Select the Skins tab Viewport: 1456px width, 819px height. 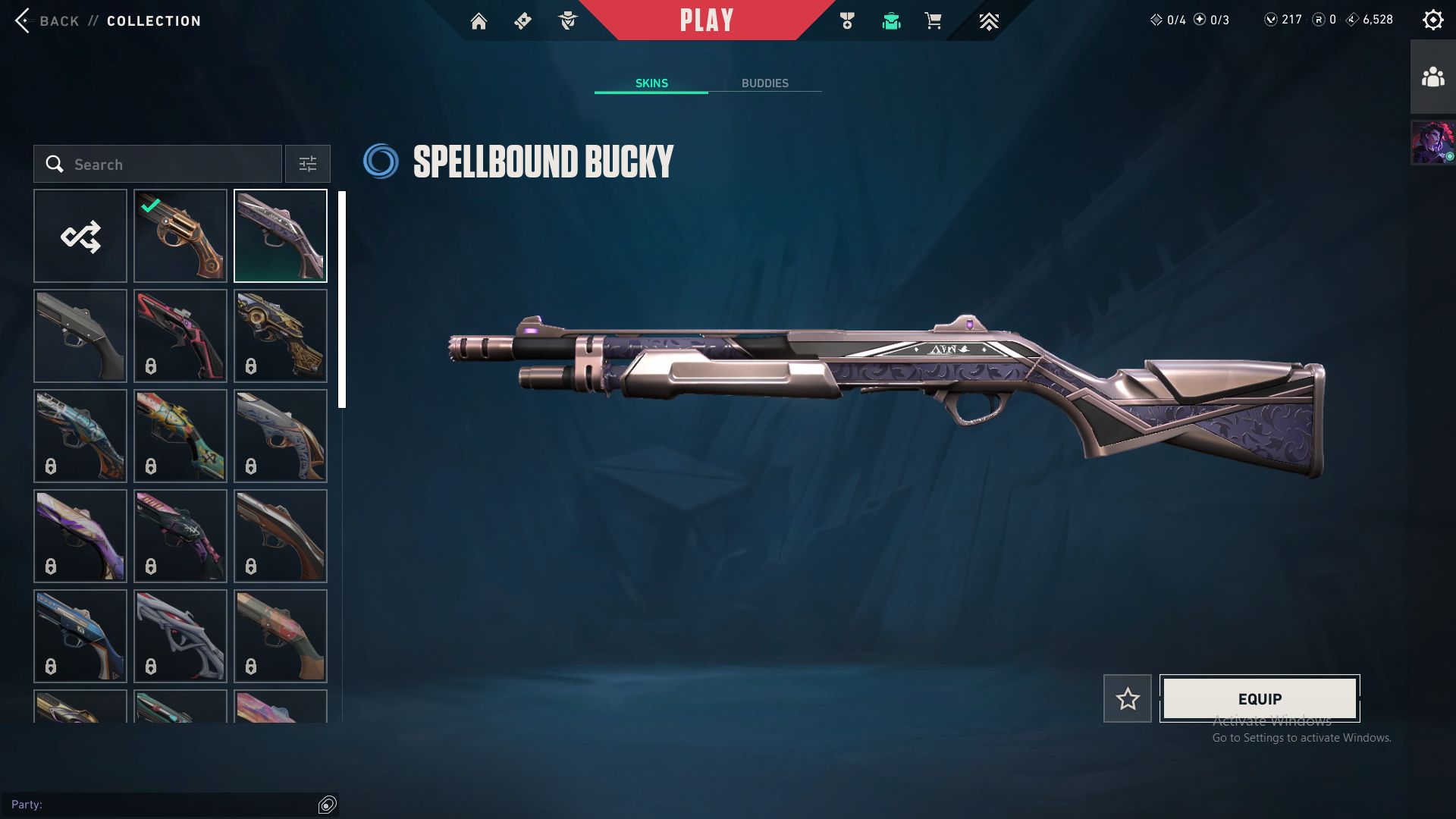coord(651,83)
